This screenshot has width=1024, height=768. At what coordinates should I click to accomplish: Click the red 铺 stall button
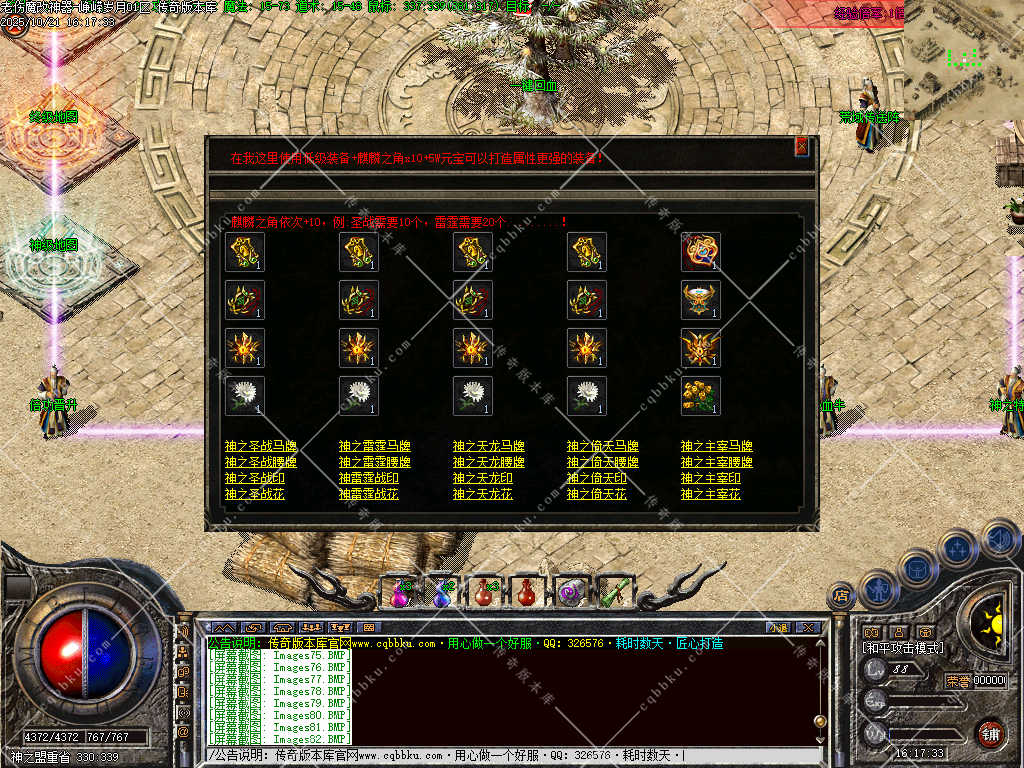(990, 732)
